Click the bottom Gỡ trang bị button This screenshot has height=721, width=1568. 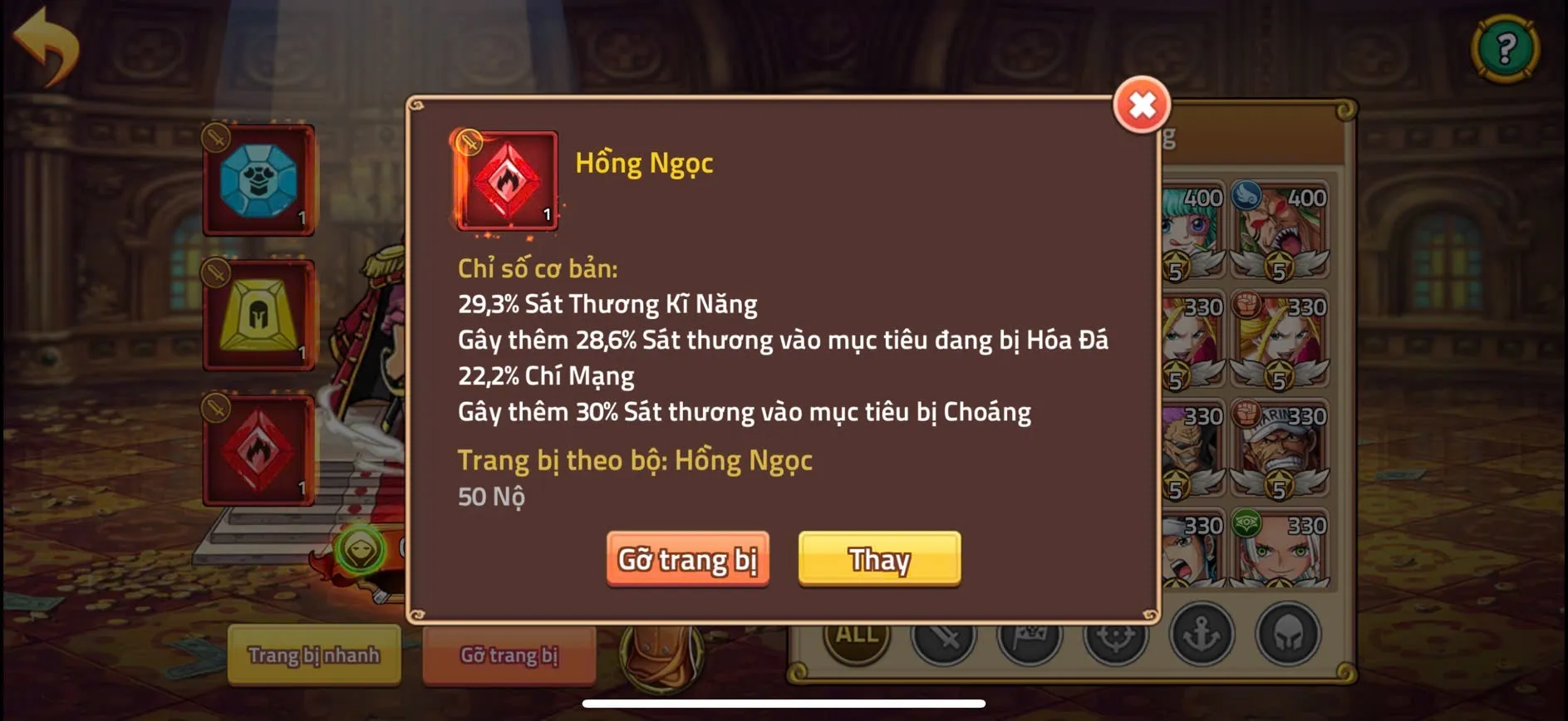coord(509,656)
